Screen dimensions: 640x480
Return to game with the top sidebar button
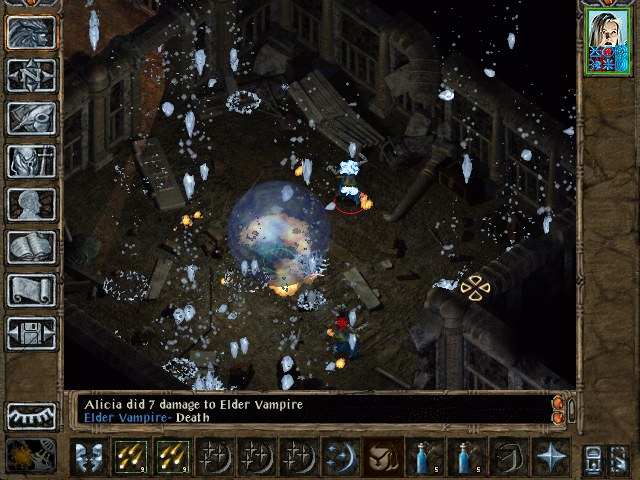(31, 32)
